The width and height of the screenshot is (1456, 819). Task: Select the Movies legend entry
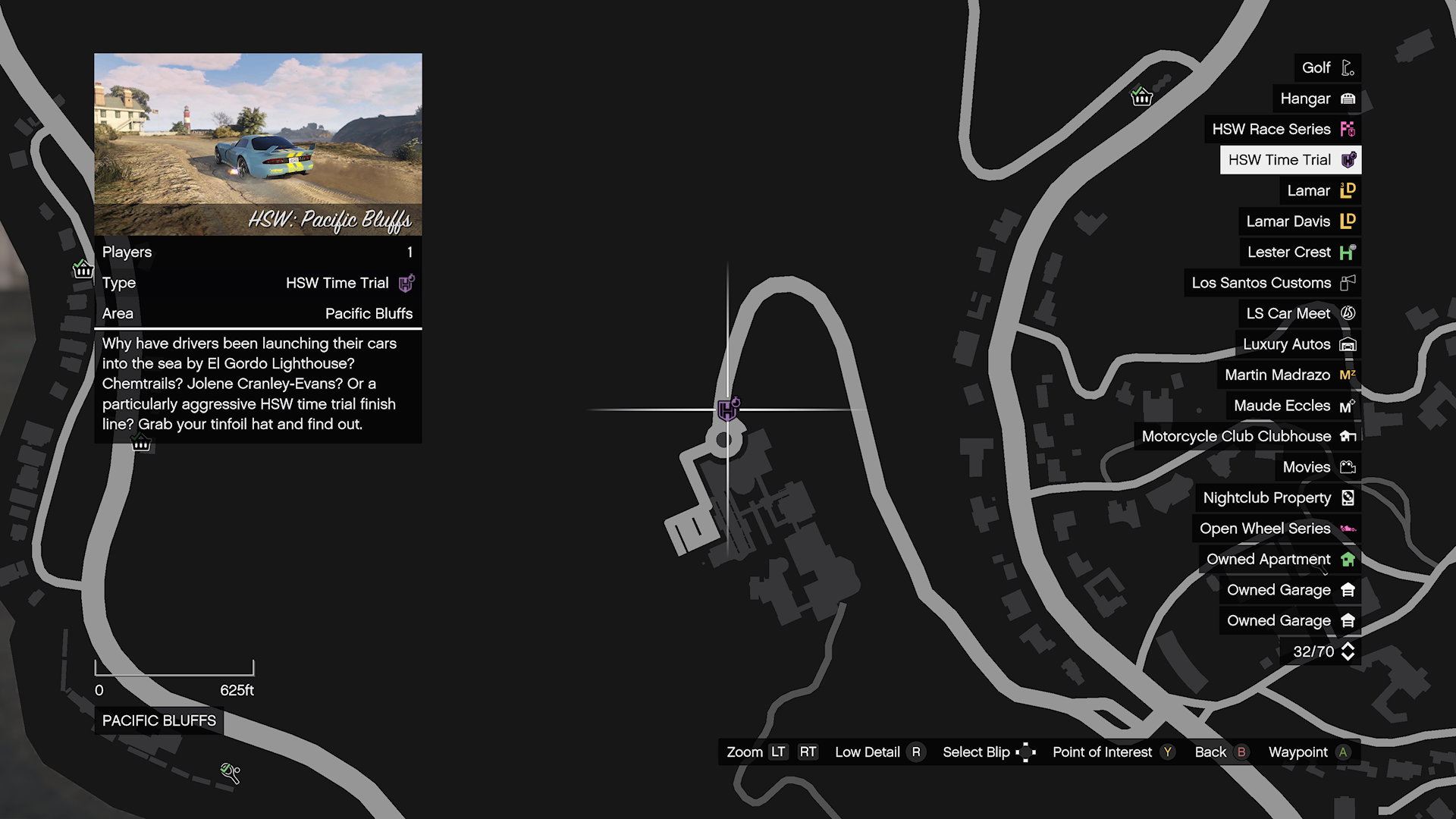(1317, 467)
